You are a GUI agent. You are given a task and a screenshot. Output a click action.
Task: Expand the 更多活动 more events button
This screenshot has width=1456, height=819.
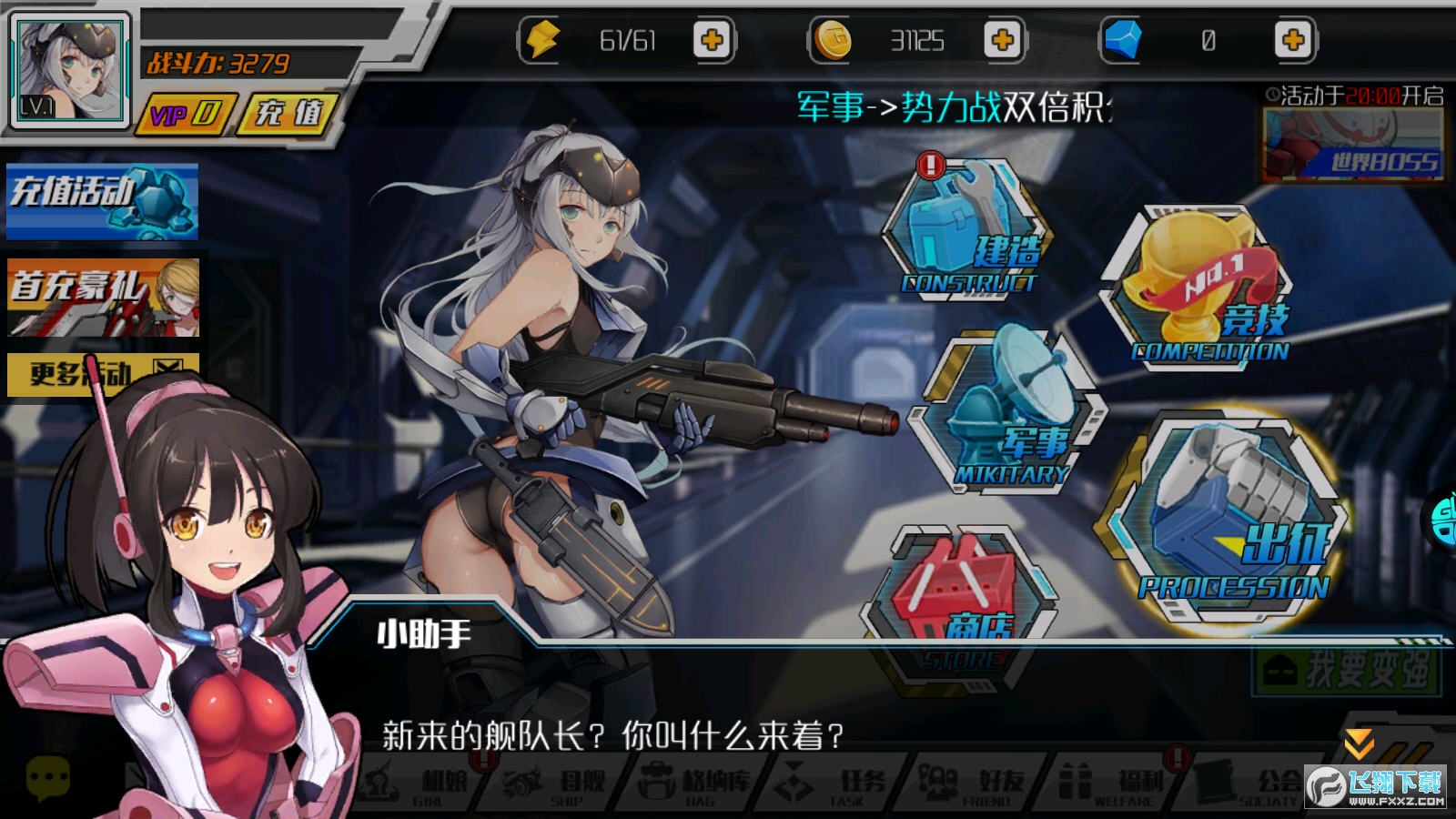click(x=102, y=373)
